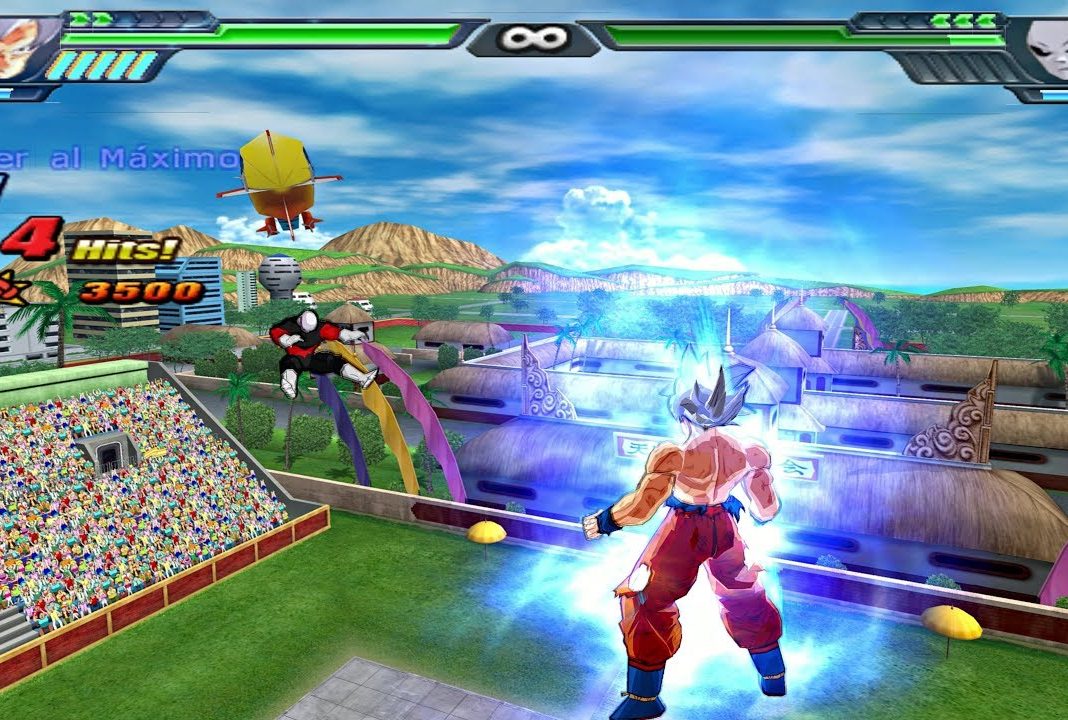This screenshot has width=1068, height=720.
Task: Click the player one Goku portrait
Action: coord(22,45)
